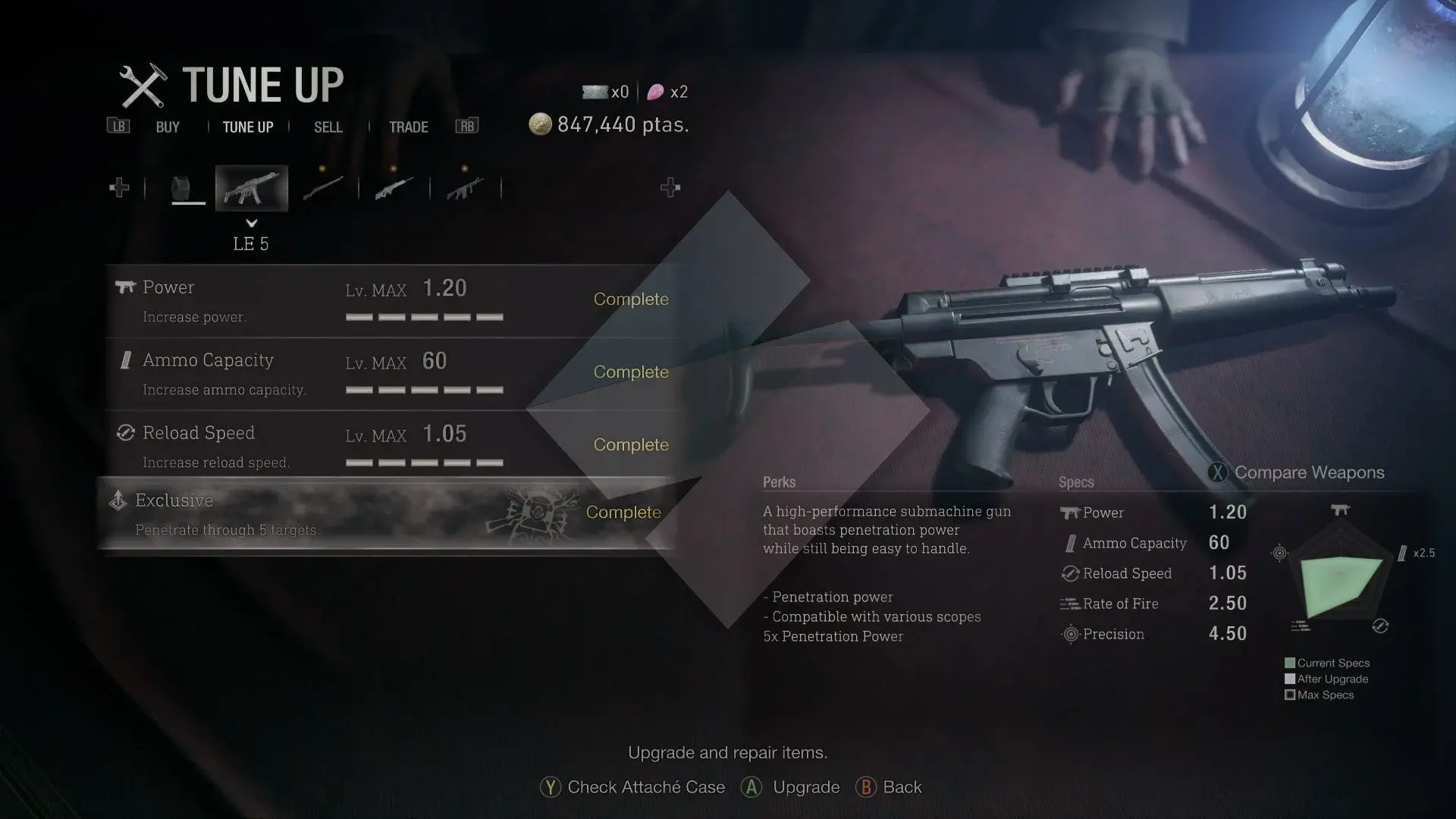The width and height of the screenshot is (1456, 819).
Task: Click the gold coin icon near the ptas total
Action: click(x=541, y=124)
